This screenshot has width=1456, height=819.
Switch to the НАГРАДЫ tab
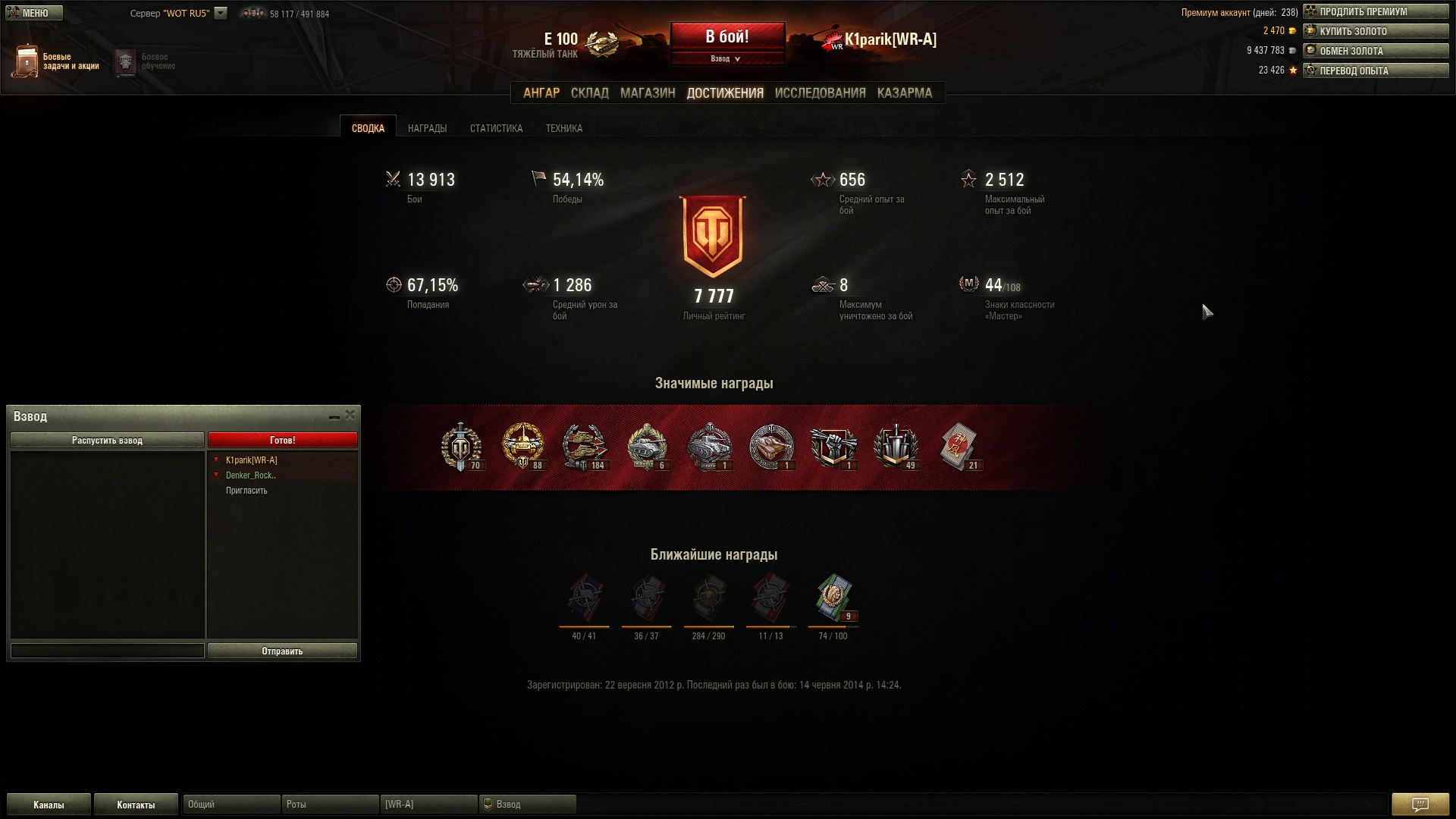point(427,128)
